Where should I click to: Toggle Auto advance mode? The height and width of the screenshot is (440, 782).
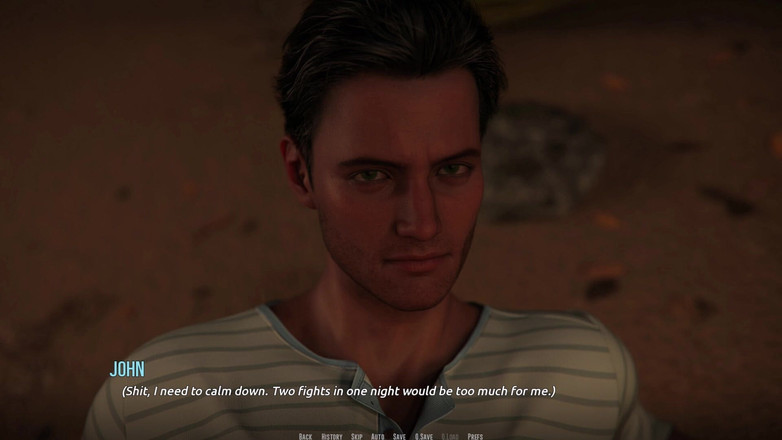point(378,436)
